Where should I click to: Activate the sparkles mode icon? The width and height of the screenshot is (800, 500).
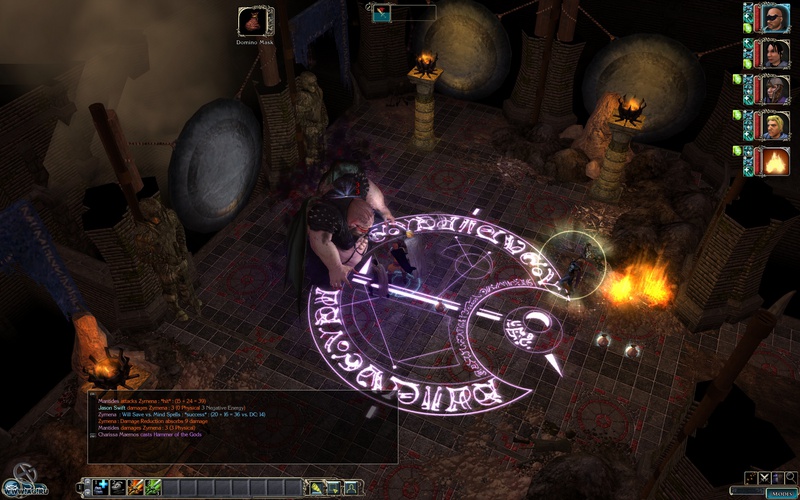click(x=751, y=478)
